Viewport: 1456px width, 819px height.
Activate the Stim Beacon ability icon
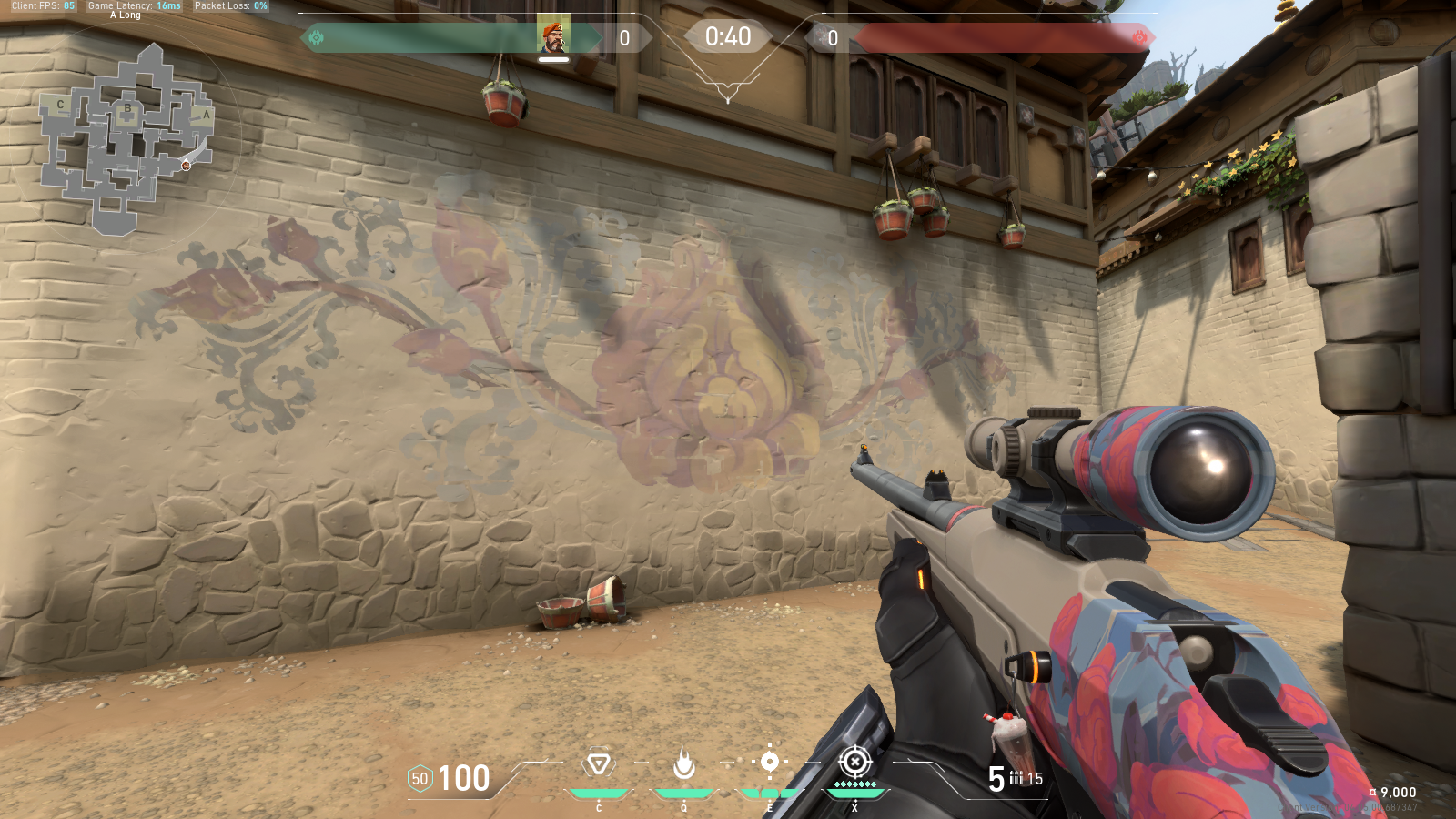(599, 764)
